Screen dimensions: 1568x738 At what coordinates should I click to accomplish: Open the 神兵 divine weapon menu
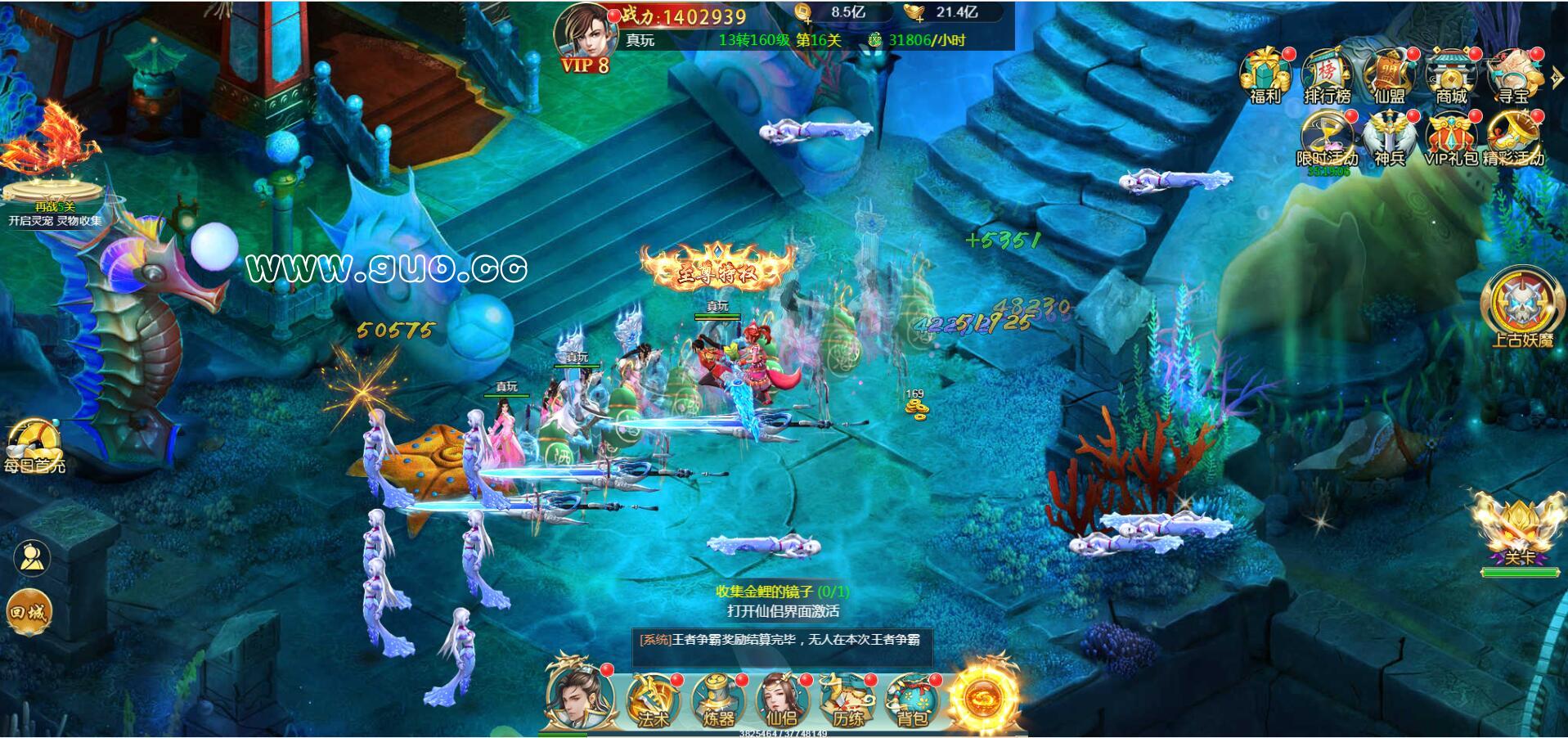click(x=1389, y=139)
